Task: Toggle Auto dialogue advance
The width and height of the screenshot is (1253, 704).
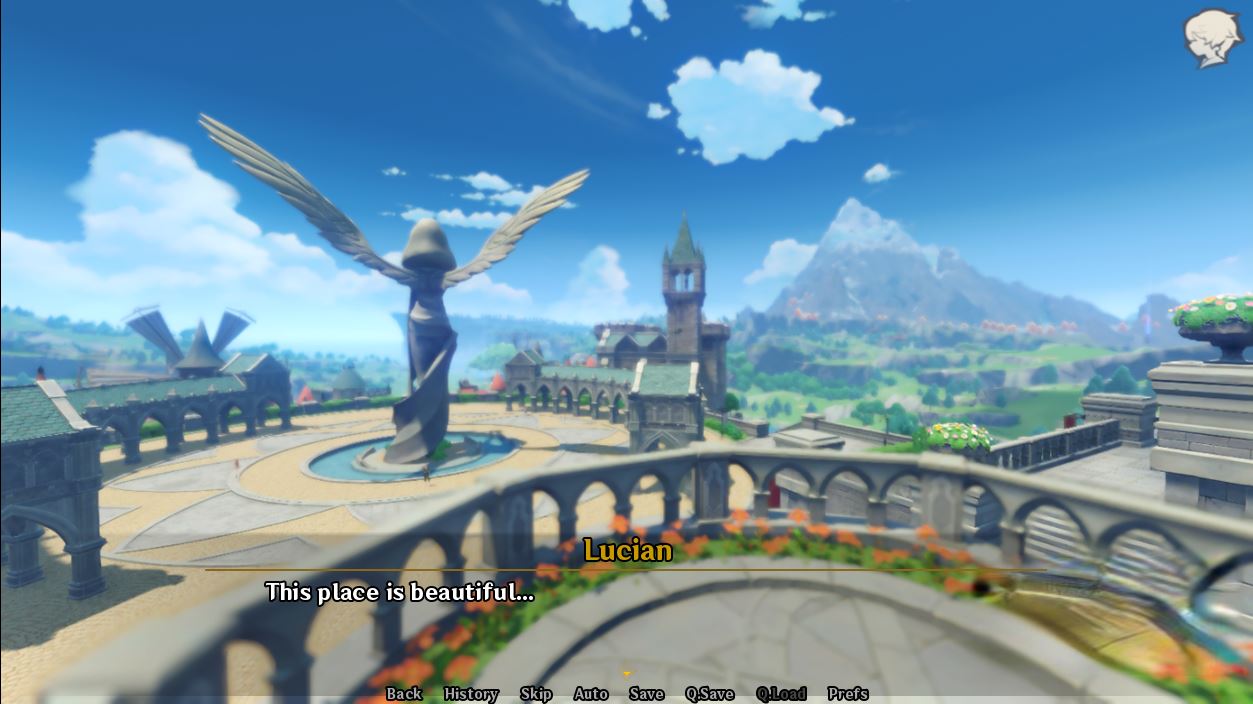Action: pos(591,694)
